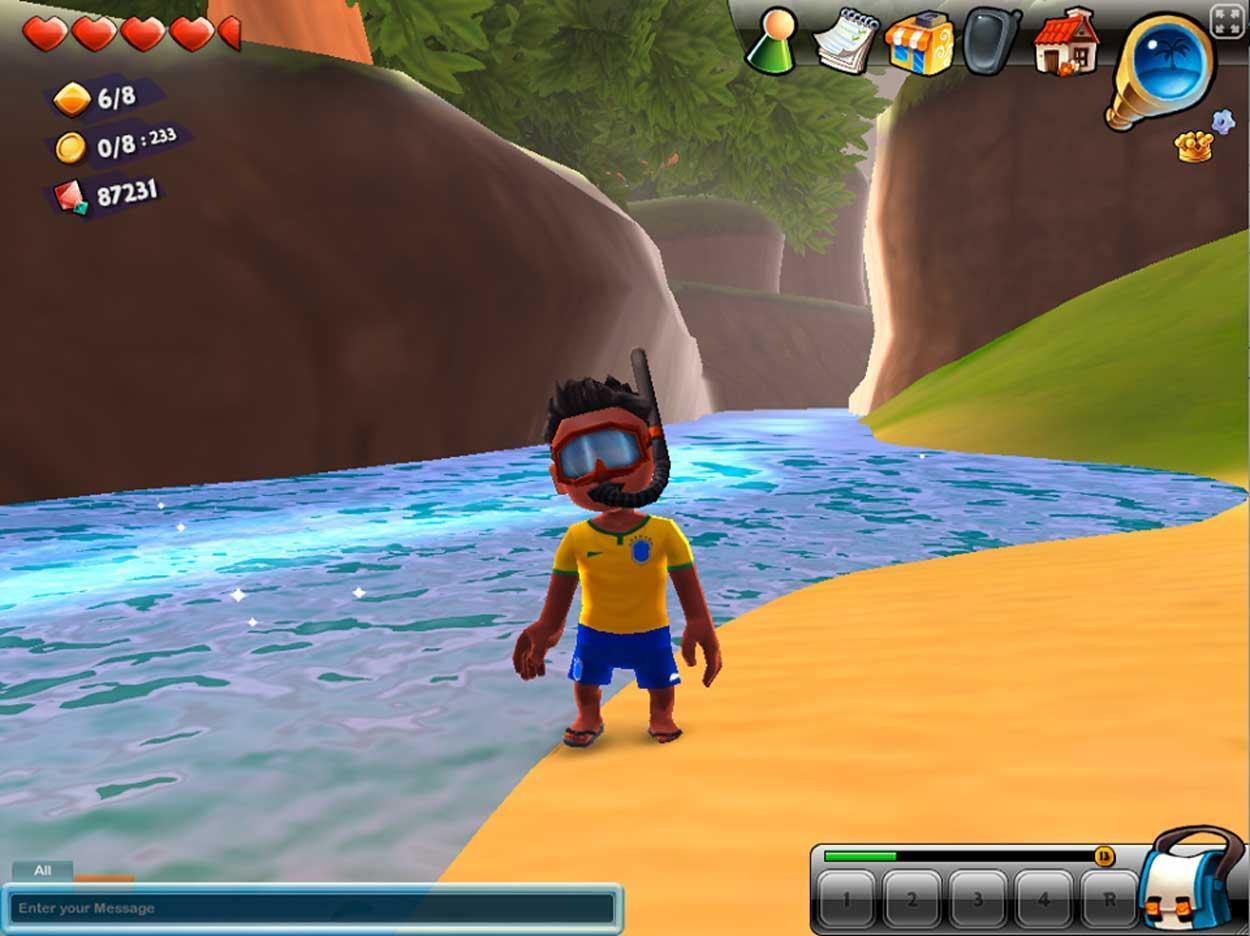The height and width of the screenshot is (936, 1250).
Task: Open the mobile phone menu
Action: 991,40
